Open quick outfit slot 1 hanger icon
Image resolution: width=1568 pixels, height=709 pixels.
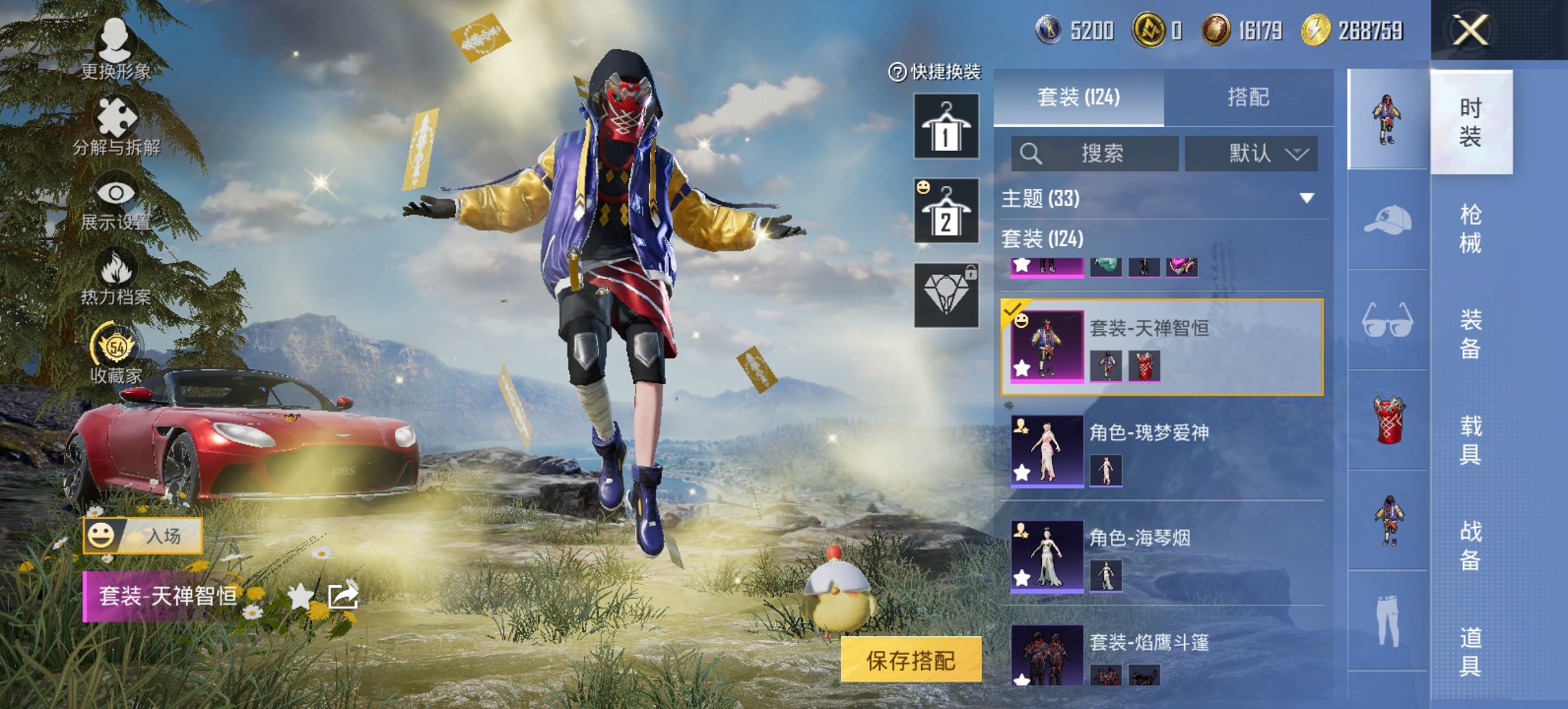(946, 126)
